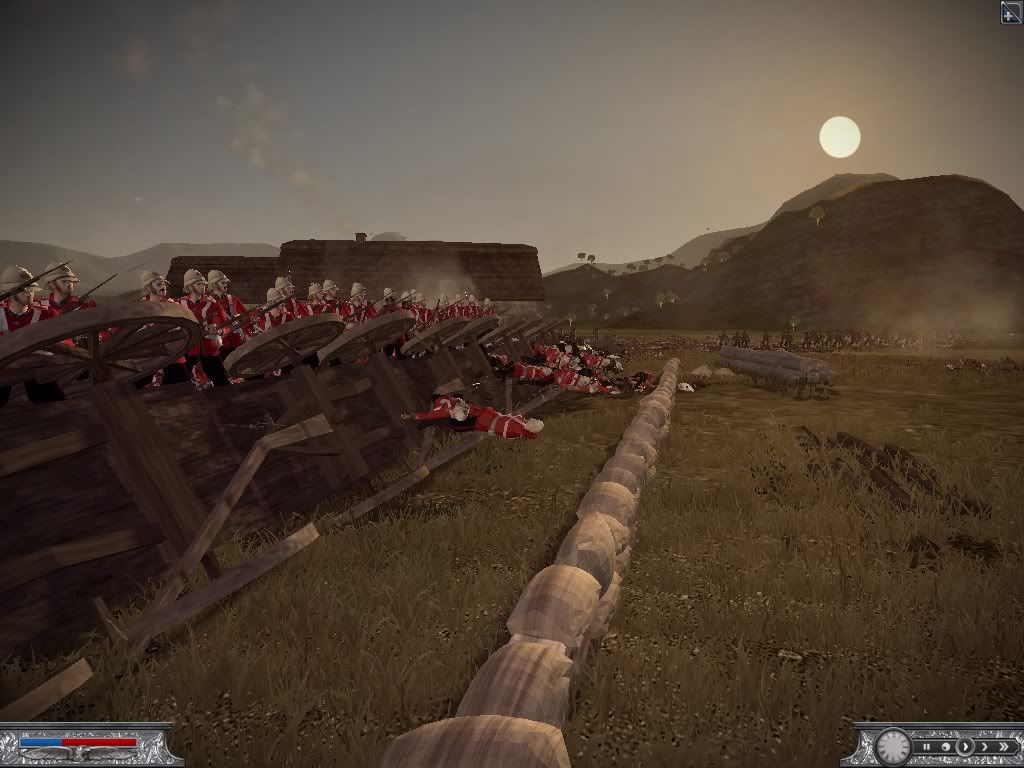The height and width of the screenshot is (768, 1024).
Task: Pause the battle
Action: coord(929,747)
